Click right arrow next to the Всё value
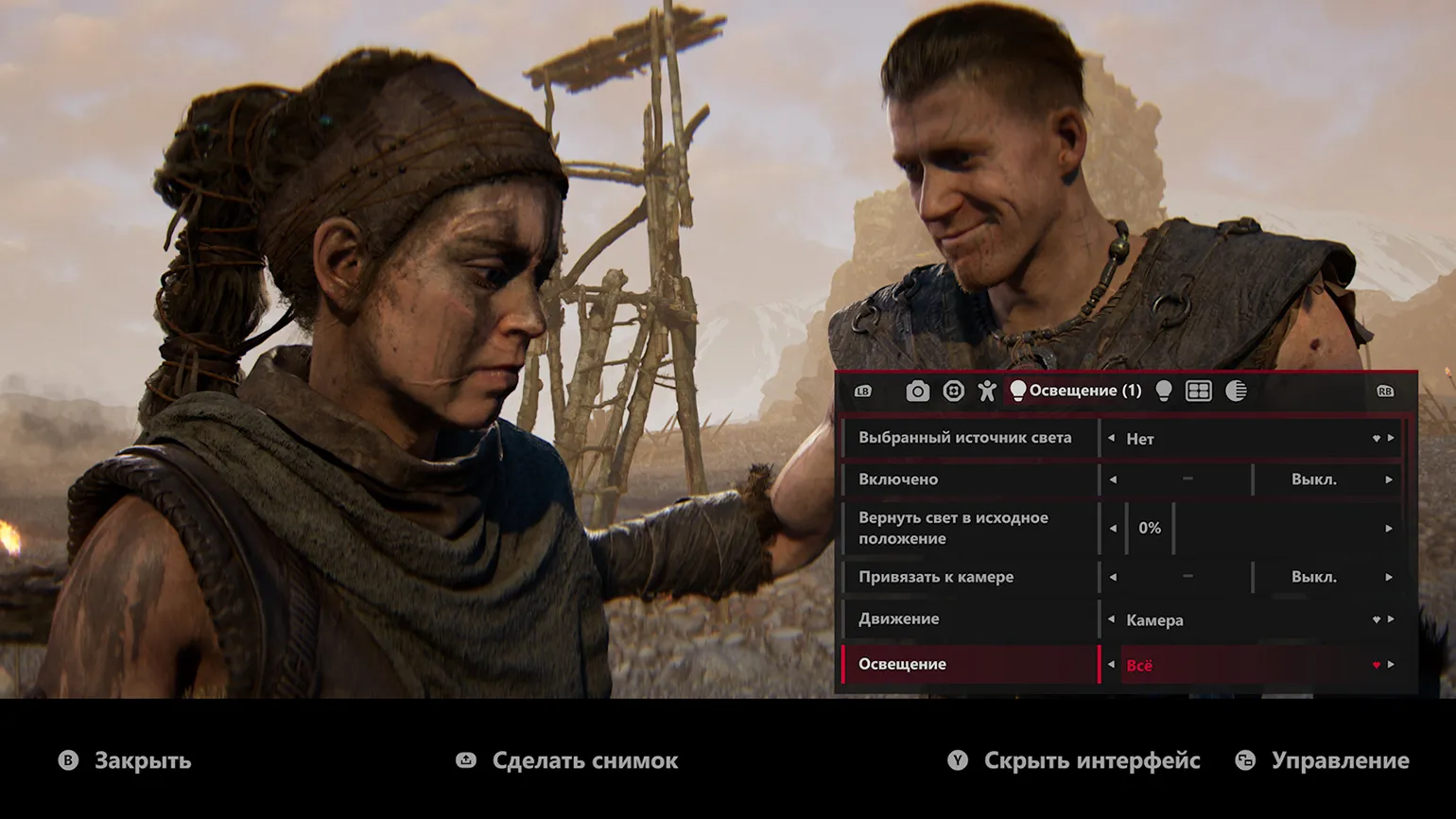Viewport: 1456px width, 819px height. pyautogui.click(x=1391, y=665)
